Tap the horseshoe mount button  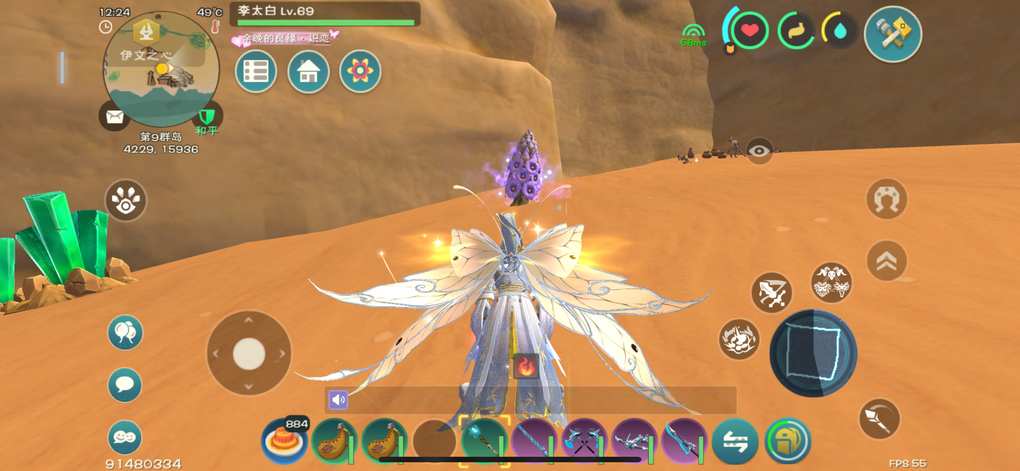[x=886, y=198]
